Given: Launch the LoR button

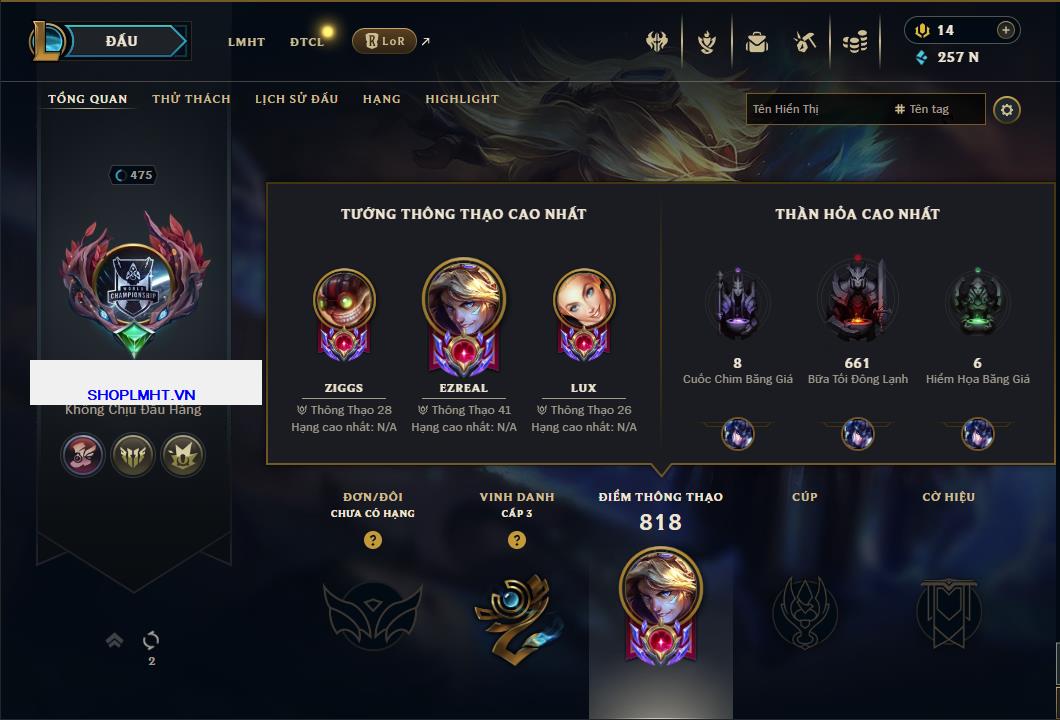Looking at the screenshot, I should [384, 41].
